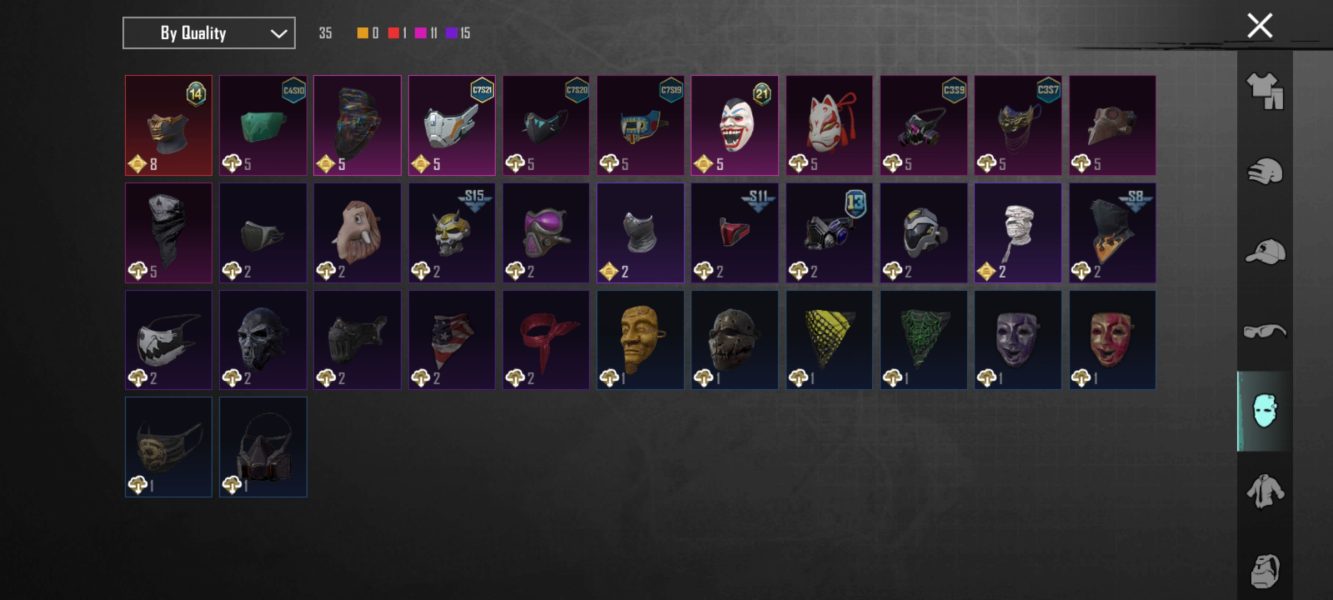This screenshot has width=1333, height=600.
Task: Select the yellow mesh bandana
Action: [829, 339]
